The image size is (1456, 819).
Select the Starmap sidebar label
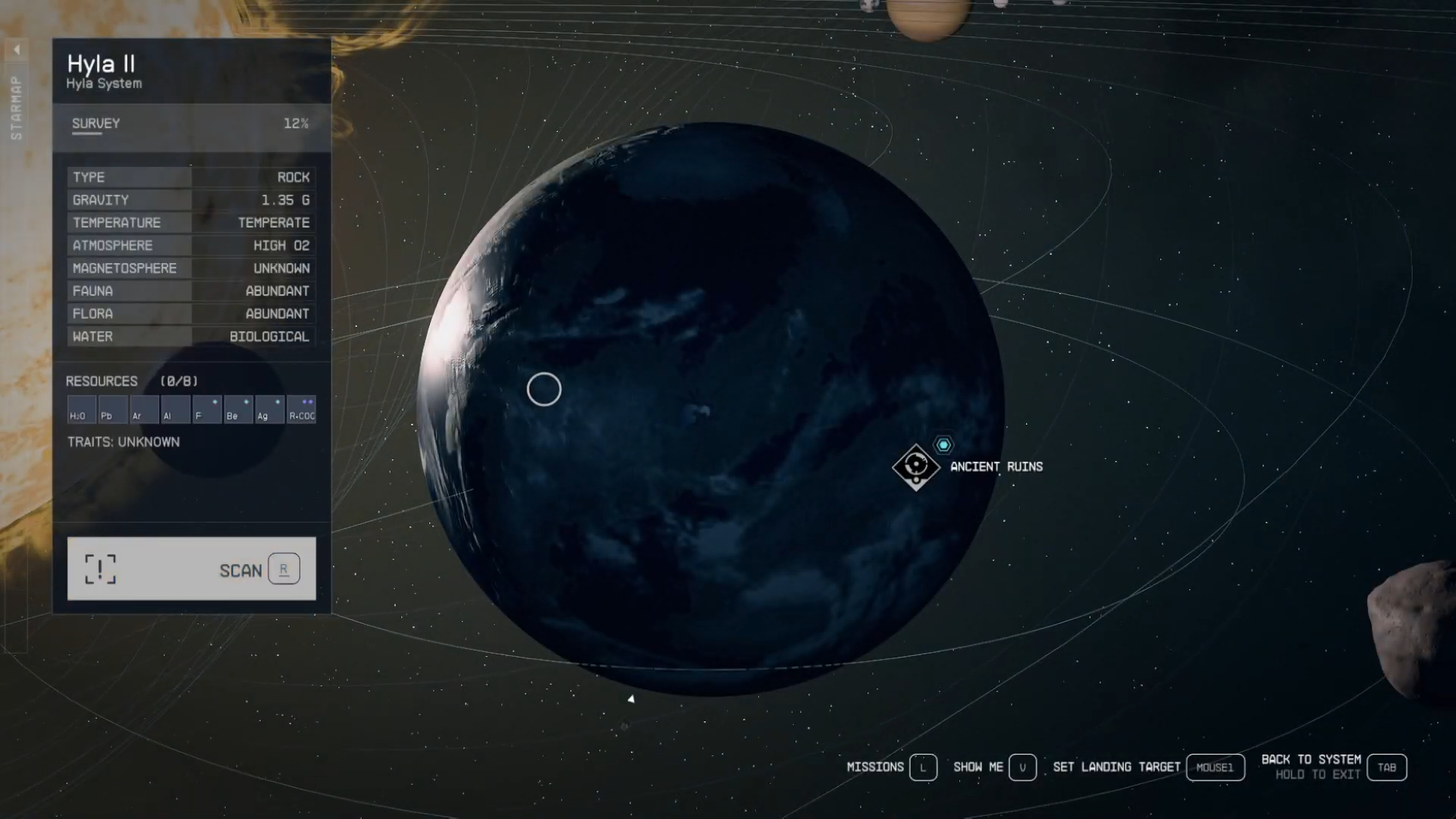click(14, 106)
